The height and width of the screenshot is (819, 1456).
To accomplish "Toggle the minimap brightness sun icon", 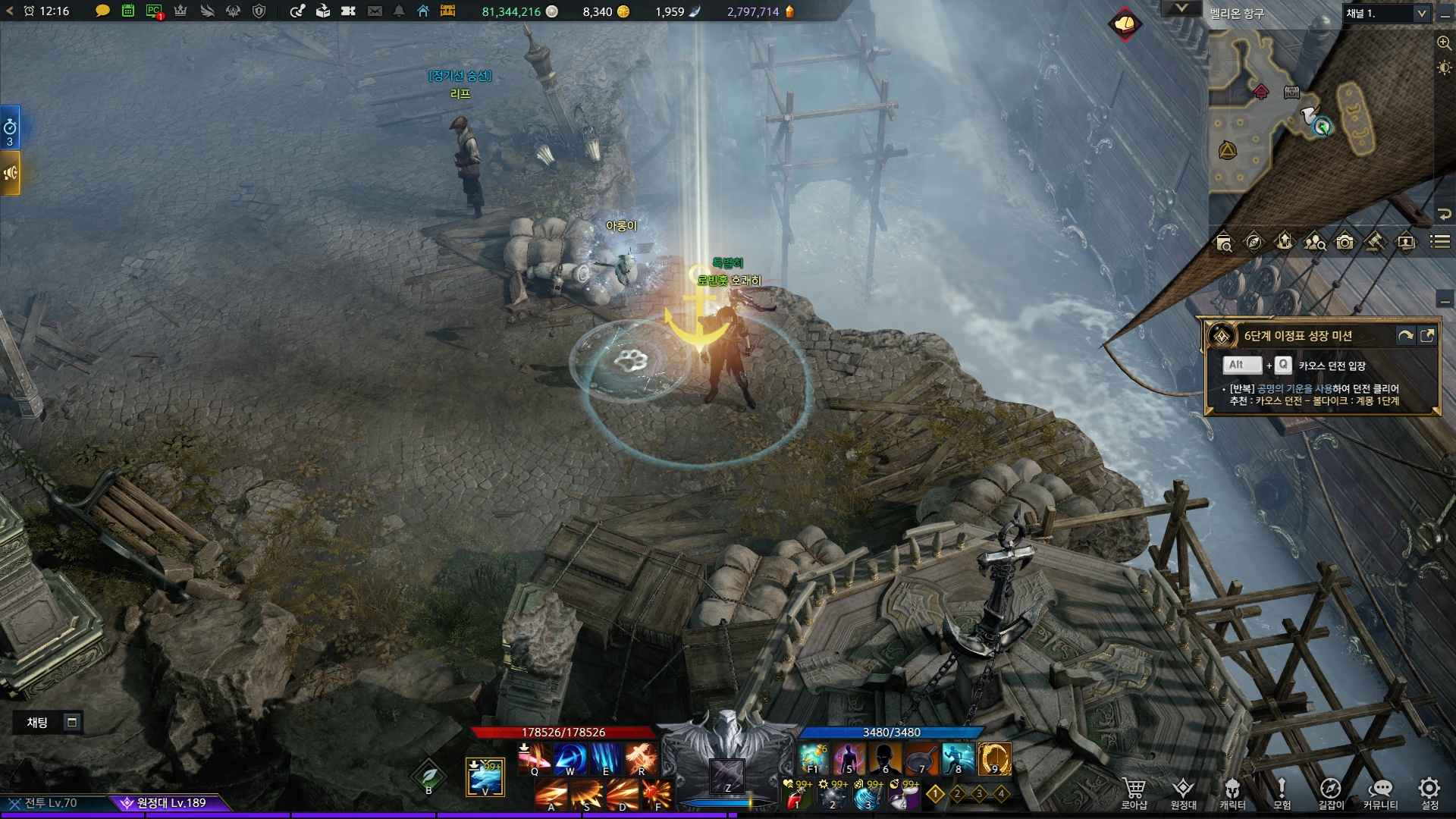I will [x=1444, y=68].
